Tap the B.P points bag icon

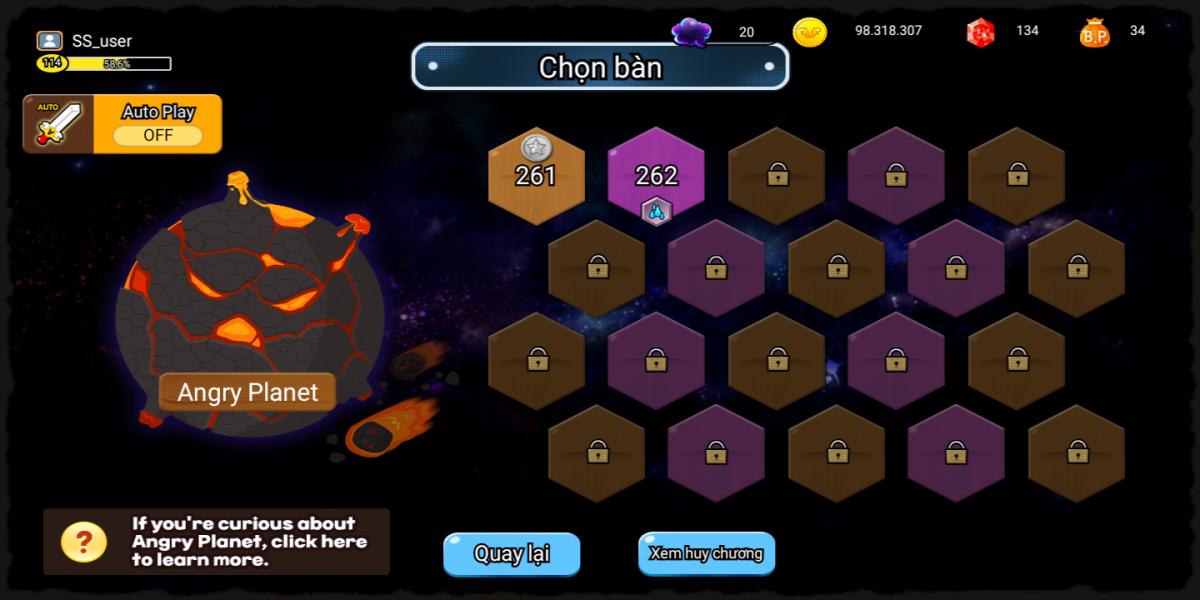click(x=1094, y=33)
